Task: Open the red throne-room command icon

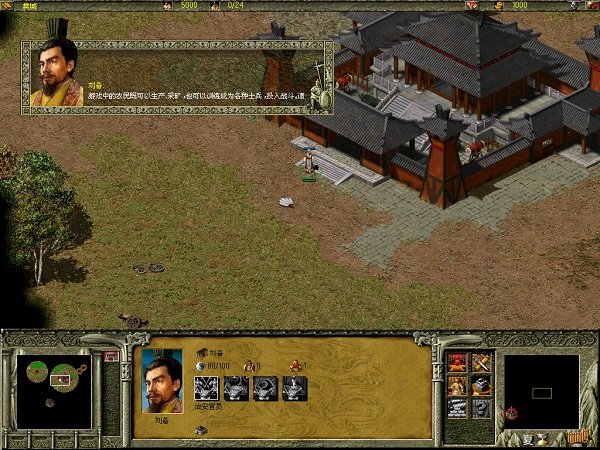Action: 457,362
